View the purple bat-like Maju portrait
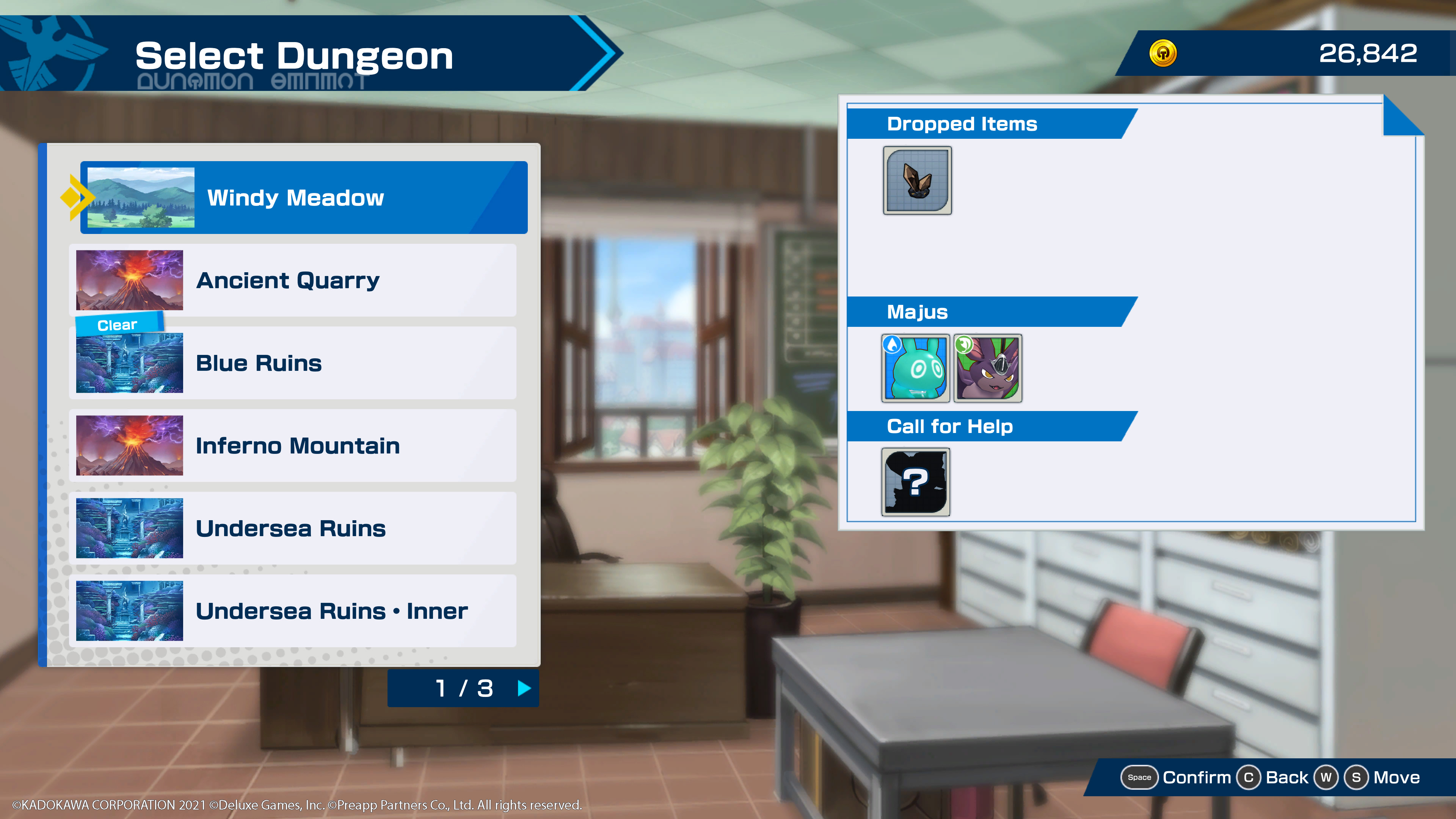This screenshot has height=819, width=1456. (x=987, y=368)
